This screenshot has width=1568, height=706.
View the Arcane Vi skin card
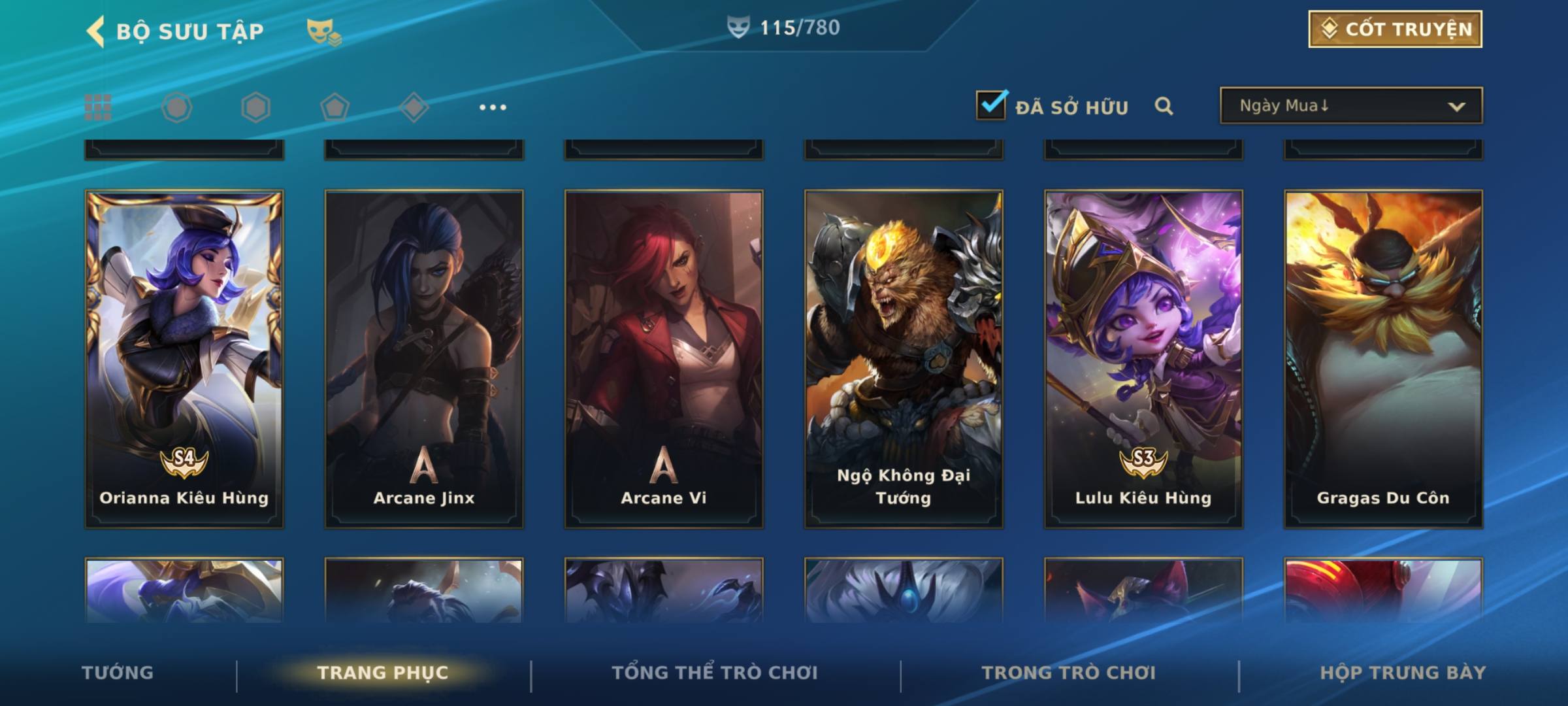[x=664, y=358]
